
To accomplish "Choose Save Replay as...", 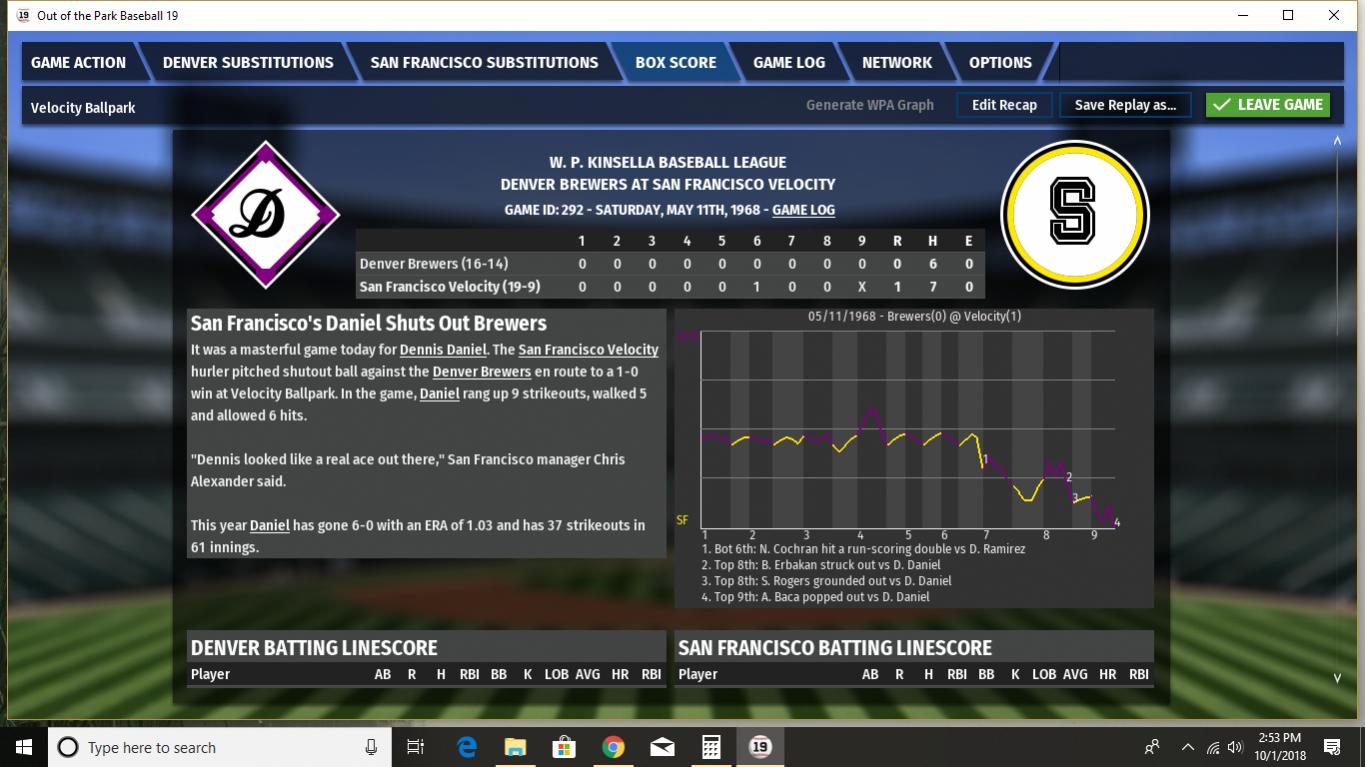I will (x=1125, y=105).
